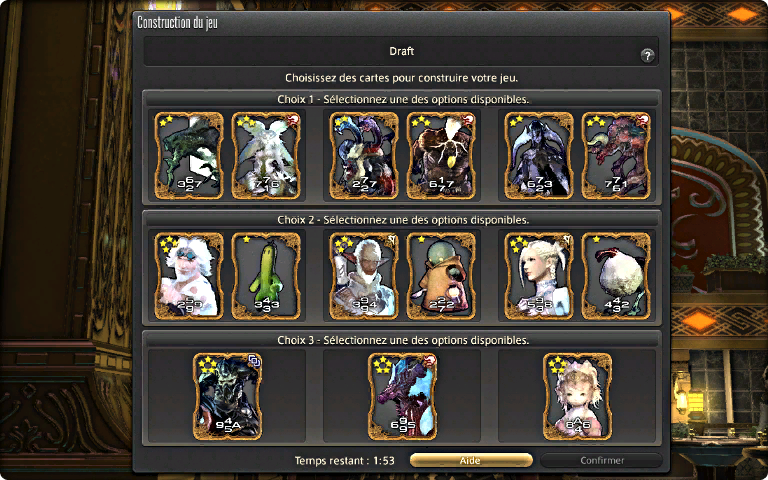Screen dimensions: 768x480
Task: Select the pale scythe-wielding figure card
Action: click(539, 155)
